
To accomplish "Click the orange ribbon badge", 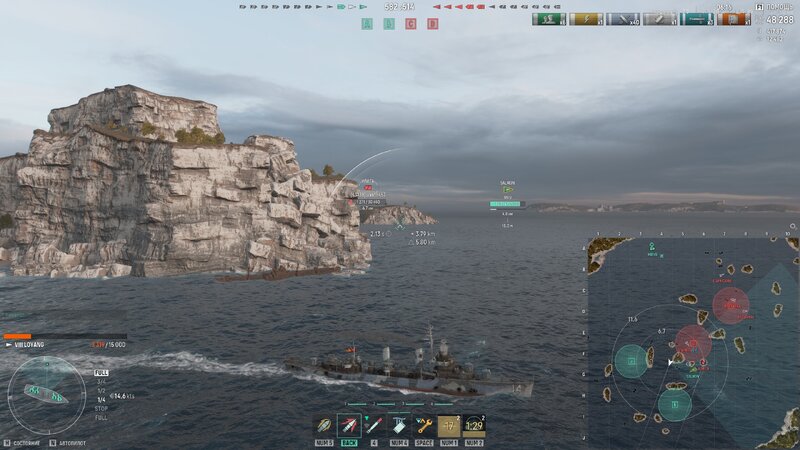I will (733, 19).
